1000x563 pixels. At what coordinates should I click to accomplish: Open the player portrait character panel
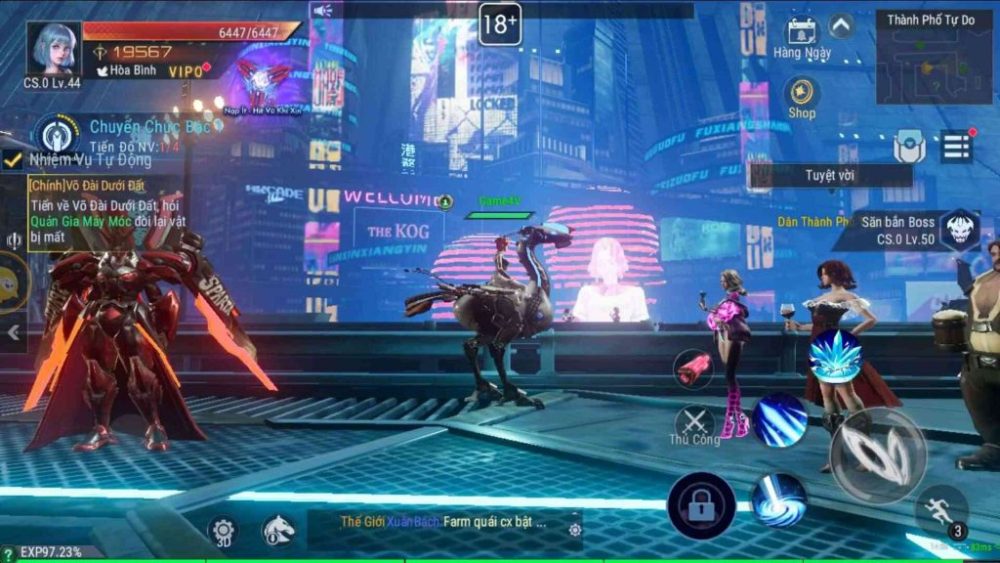point(54,49)
